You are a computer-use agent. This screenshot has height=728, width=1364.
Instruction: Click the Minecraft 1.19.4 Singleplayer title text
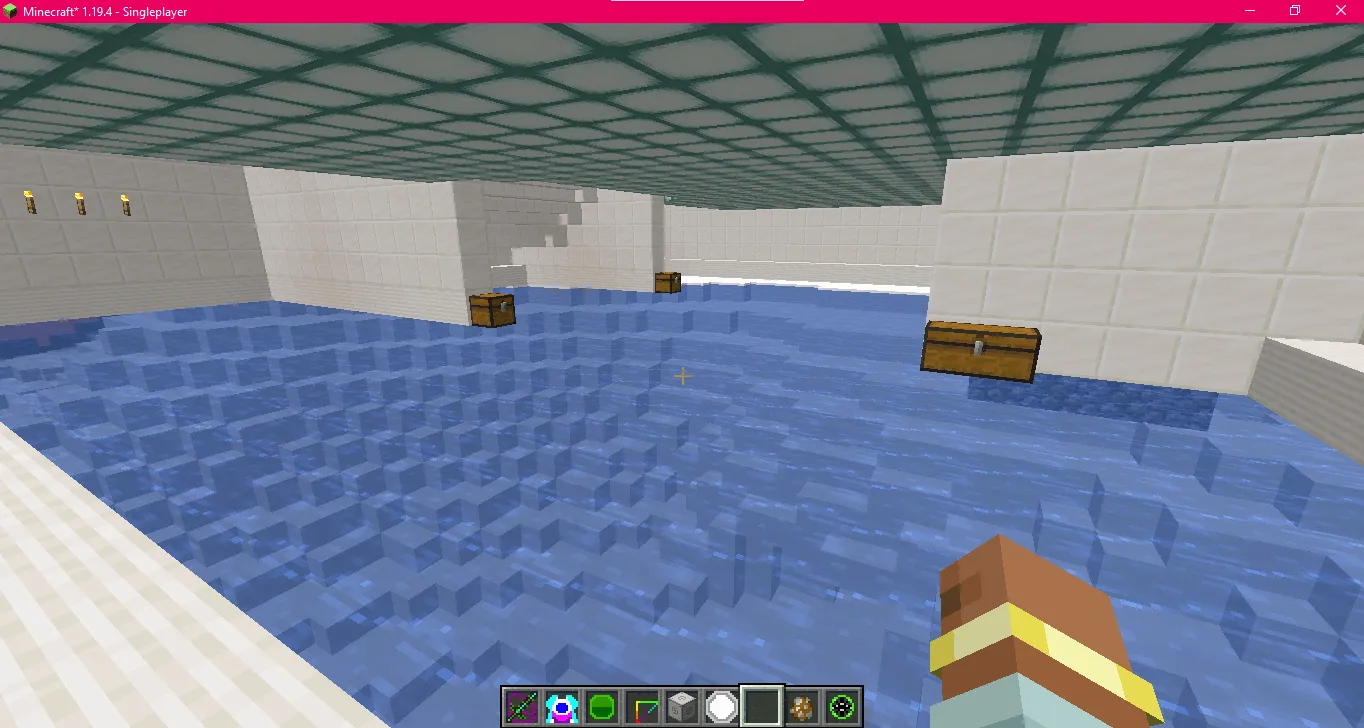(x=103, y=13)
